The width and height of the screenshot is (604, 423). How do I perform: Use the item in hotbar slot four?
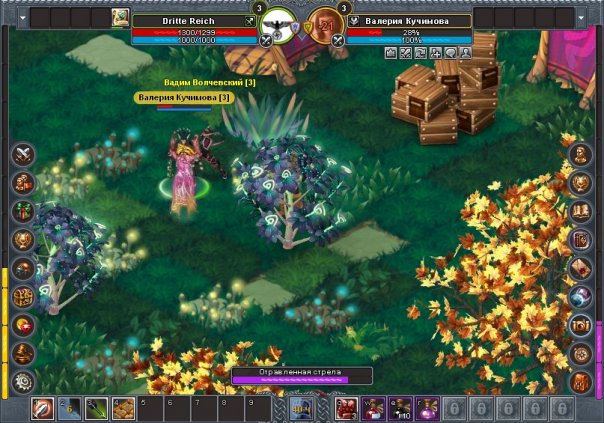click(122, 408)
